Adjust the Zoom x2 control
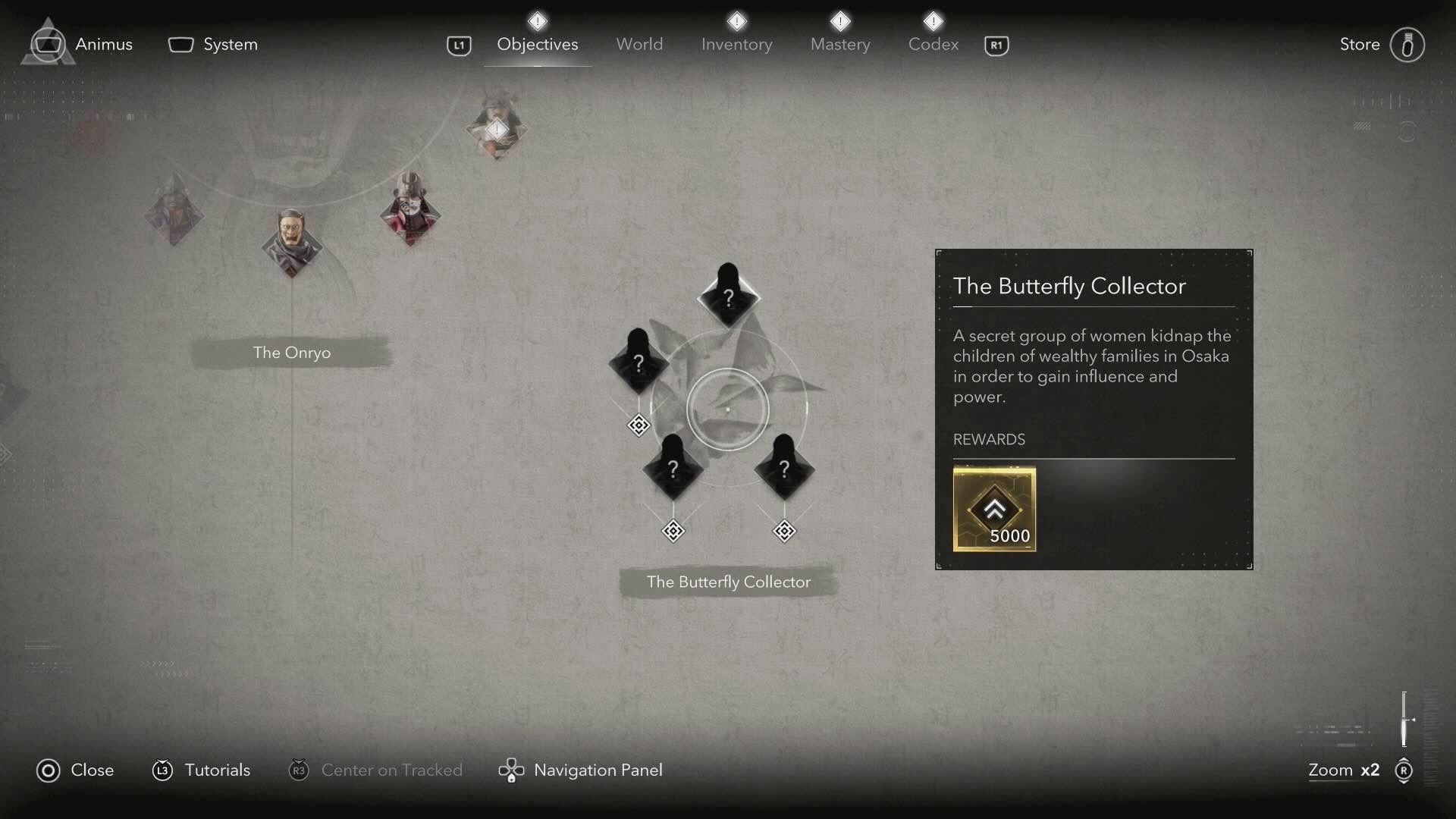This screenshot has height=819, width=1456. (1344, 770)
